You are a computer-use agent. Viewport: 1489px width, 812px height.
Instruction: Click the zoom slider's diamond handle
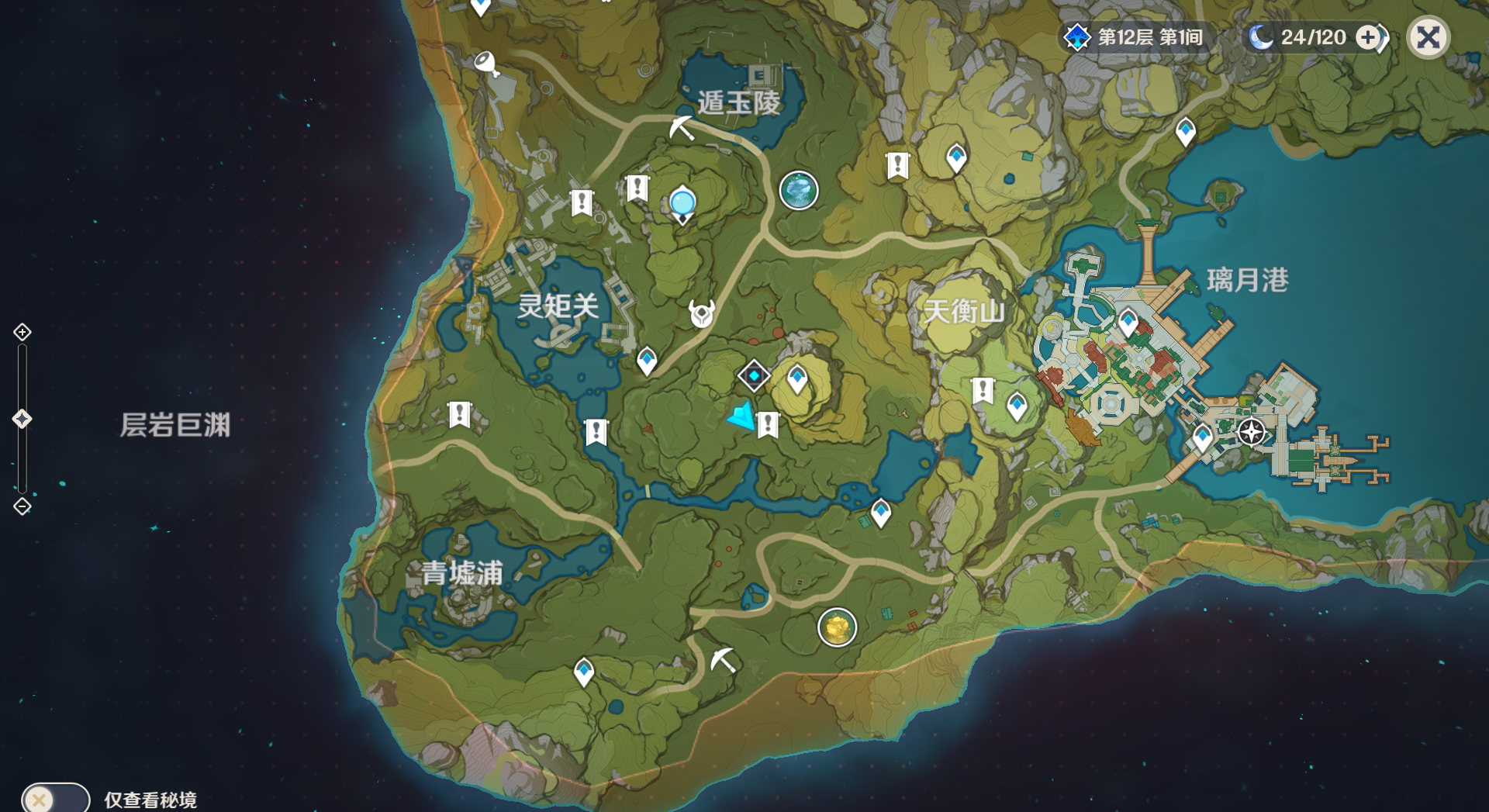(x=22, y=419)
